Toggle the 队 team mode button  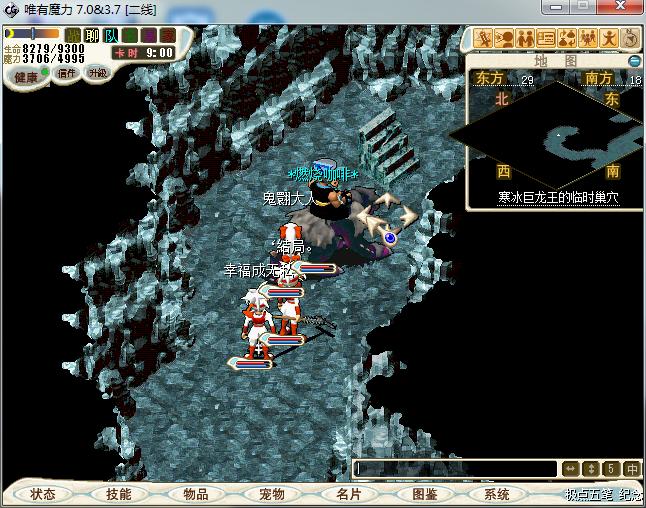111,36
